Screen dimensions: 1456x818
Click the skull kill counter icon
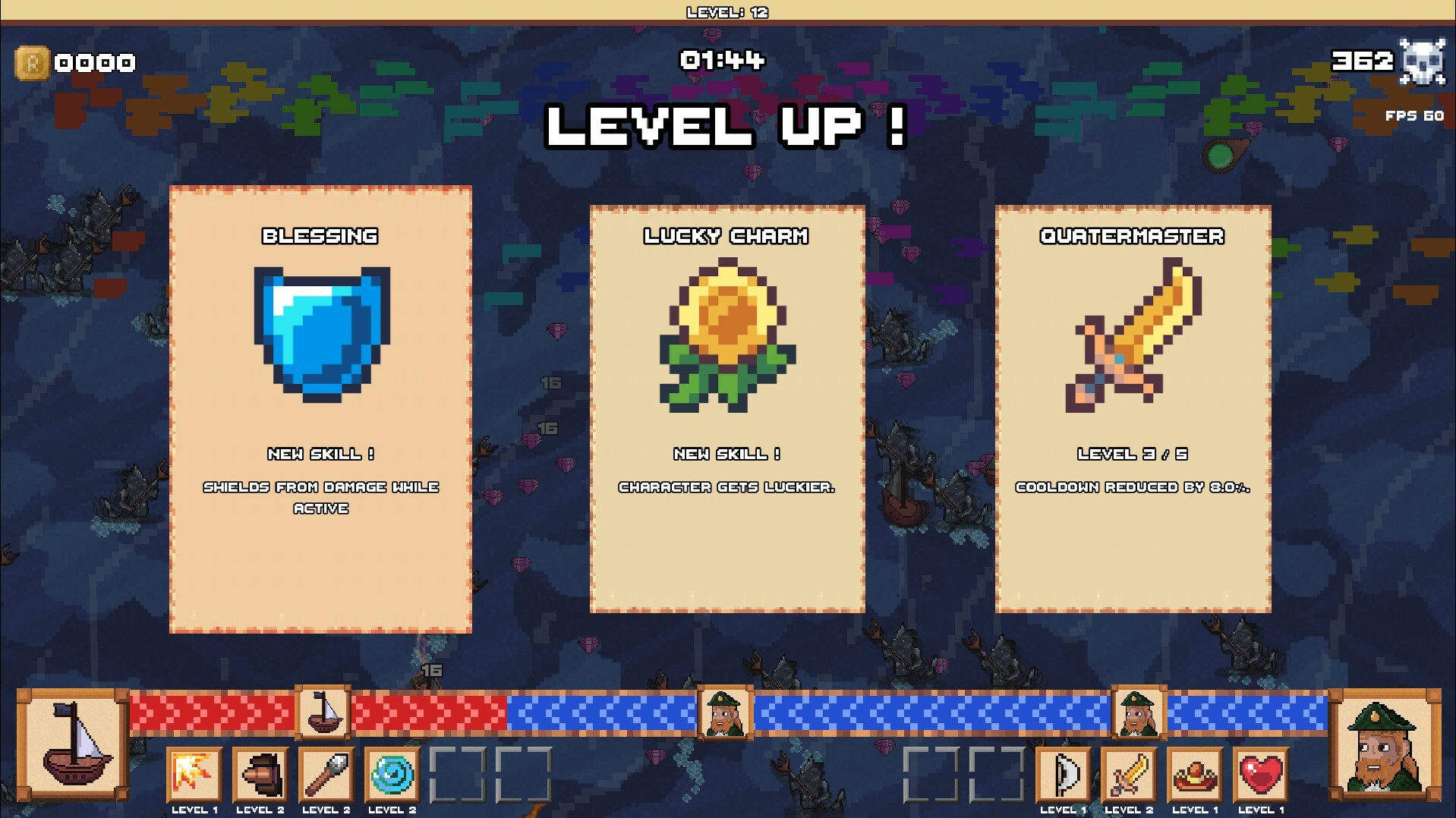point(1425,62)
